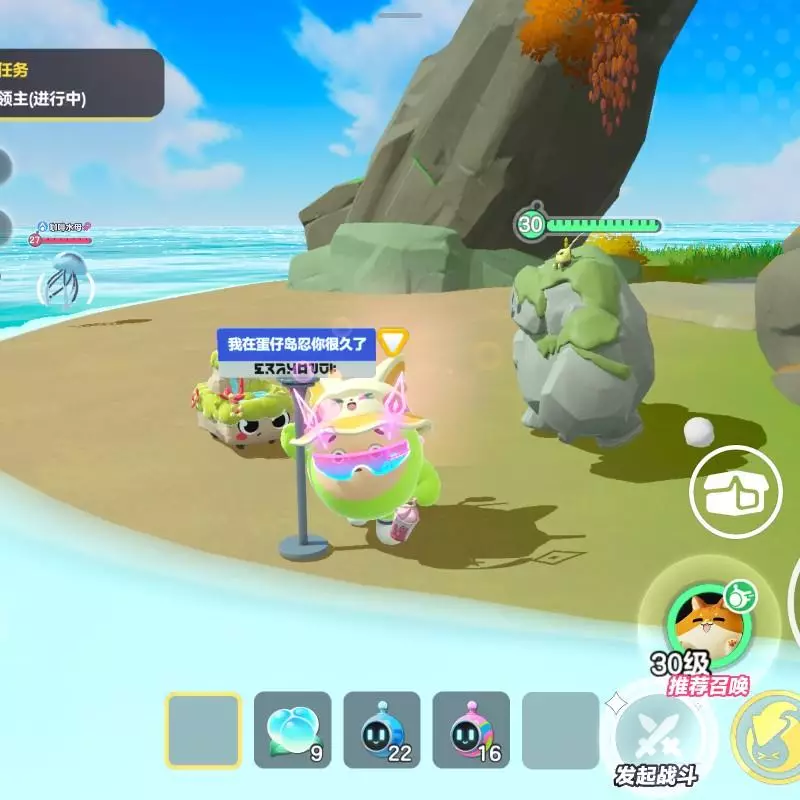Select the yellow-highlighted empty hotbar slot
This screenshot has width=800, height=800.
tap(203, 730)
